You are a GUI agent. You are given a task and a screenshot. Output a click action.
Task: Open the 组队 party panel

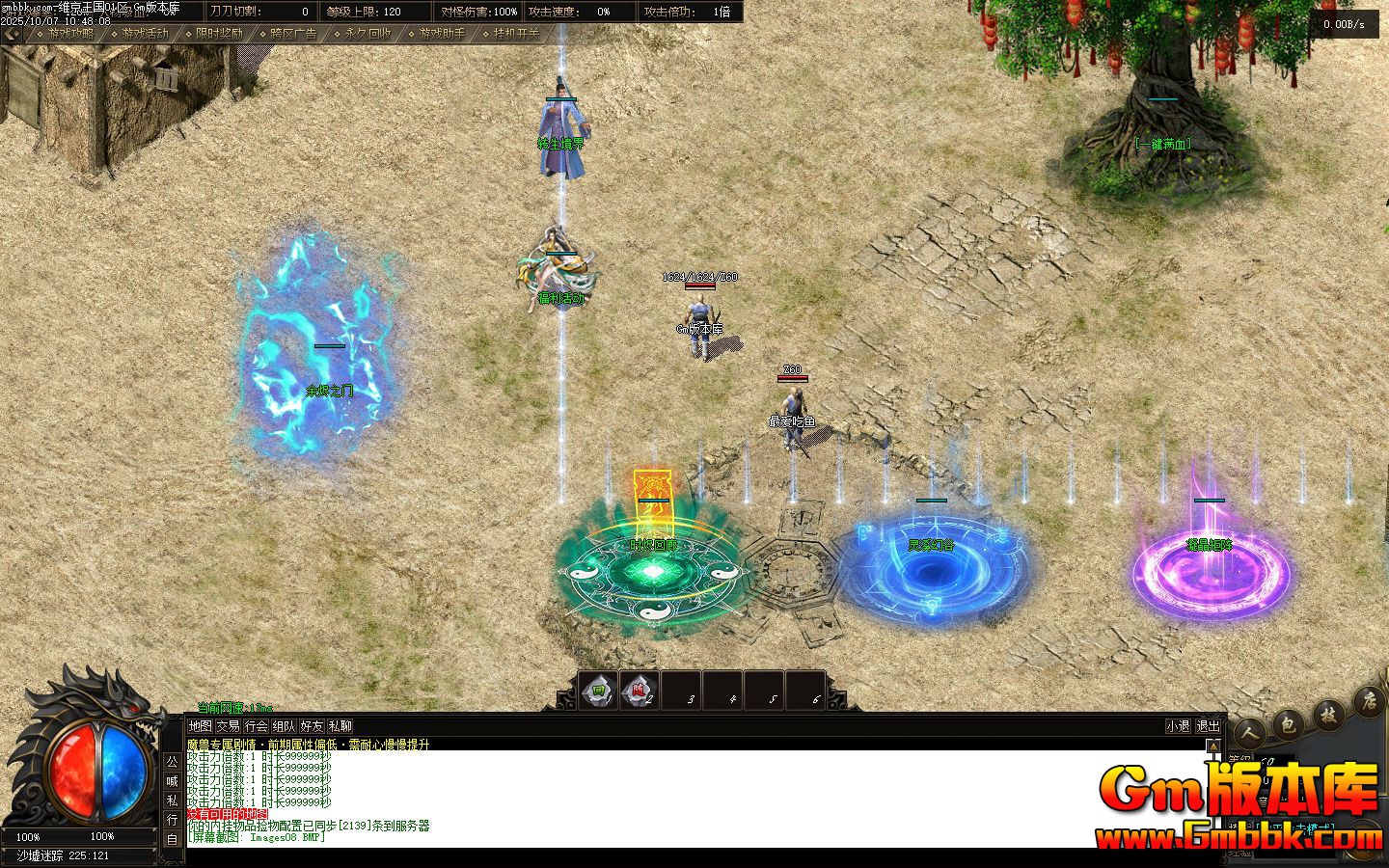[284, 726]
